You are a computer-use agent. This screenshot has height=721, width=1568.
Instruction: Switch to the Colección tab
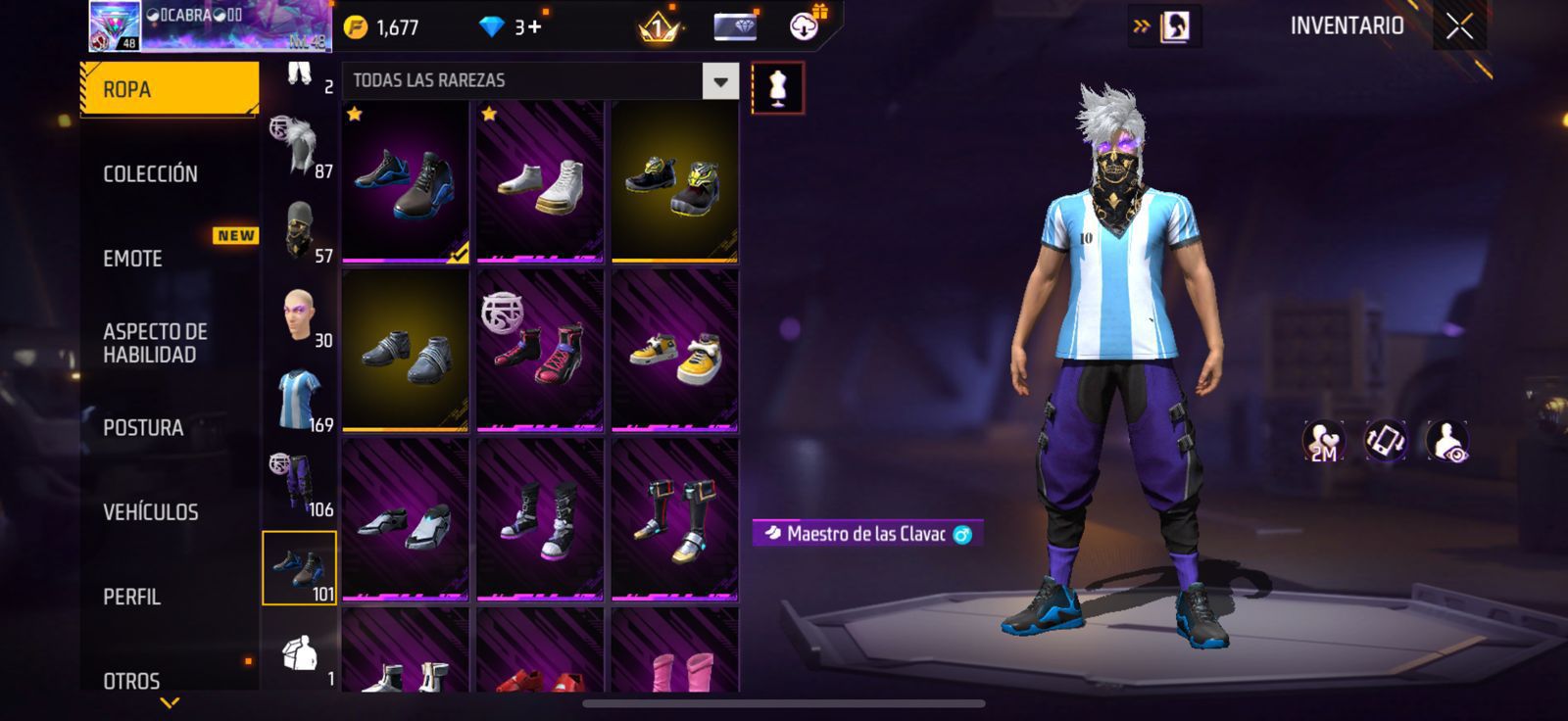pyautogui.click(x=151, y=174)
